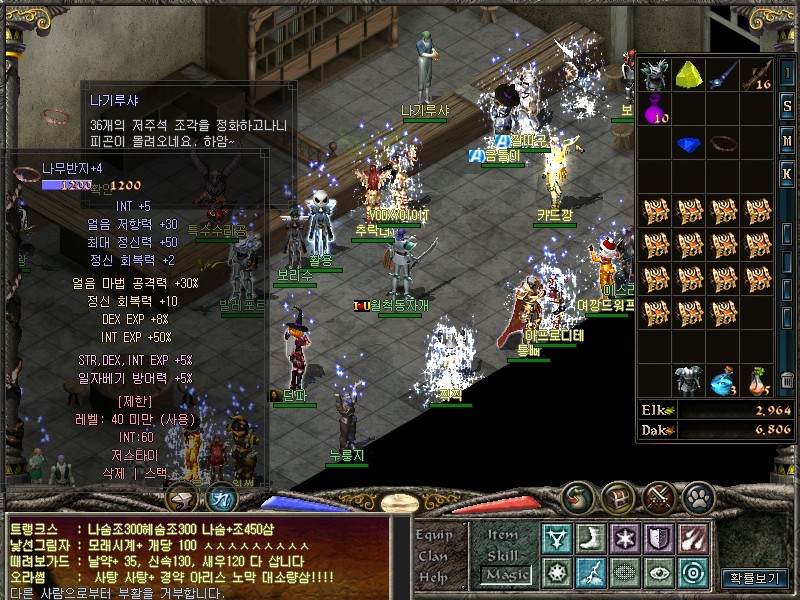Open the paw print pet button

pyautogui.click(x=700, y=496)
